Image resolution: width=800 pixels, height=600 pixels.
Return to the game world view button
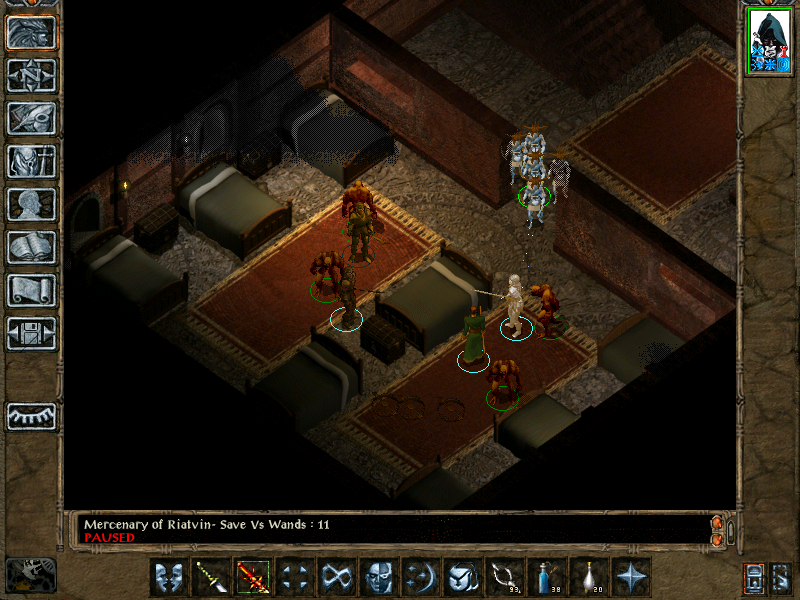coord(31,33)
